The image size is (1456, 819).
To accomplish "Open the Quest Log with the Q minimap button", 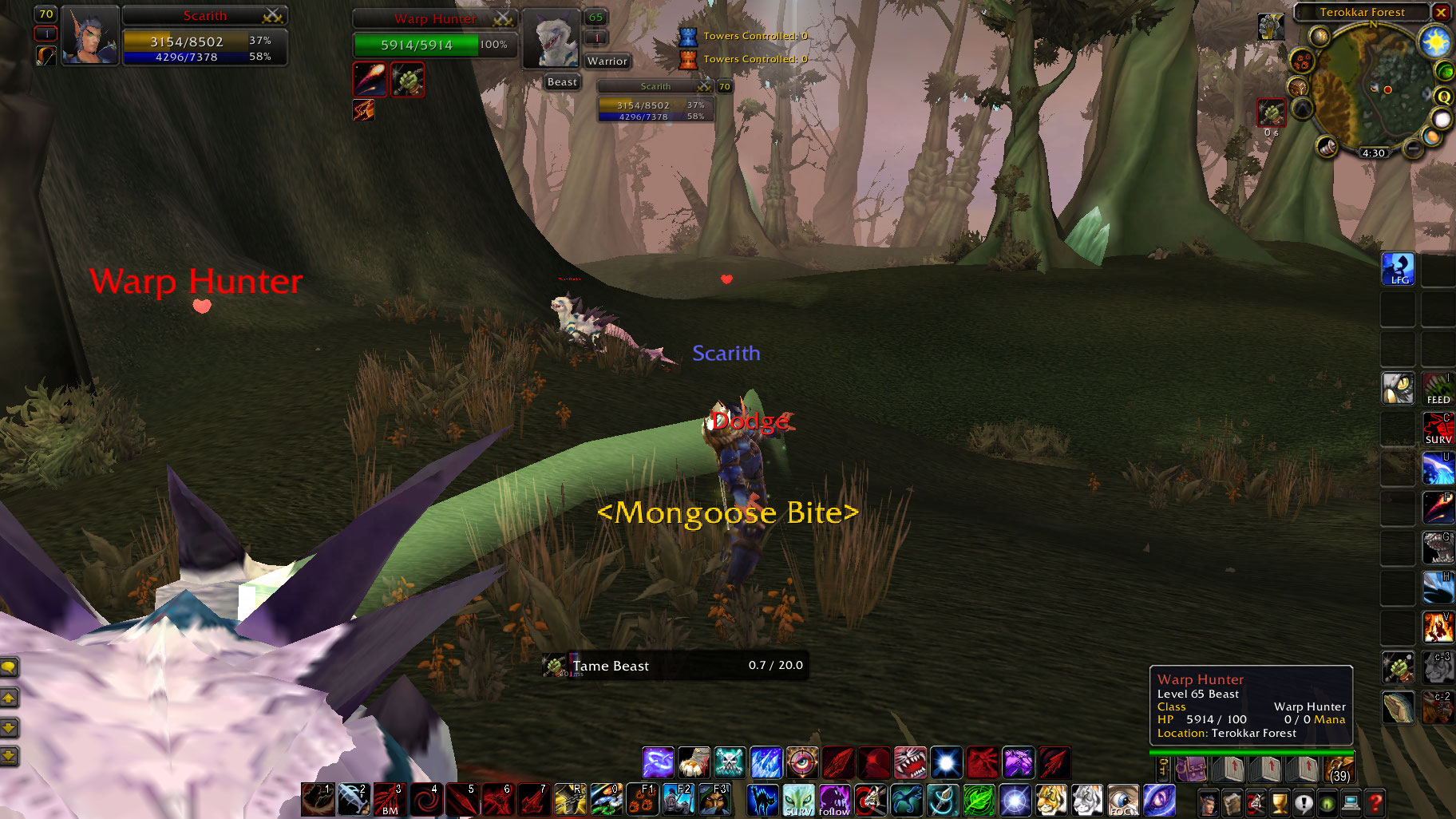I will (x=1444, y=98).
